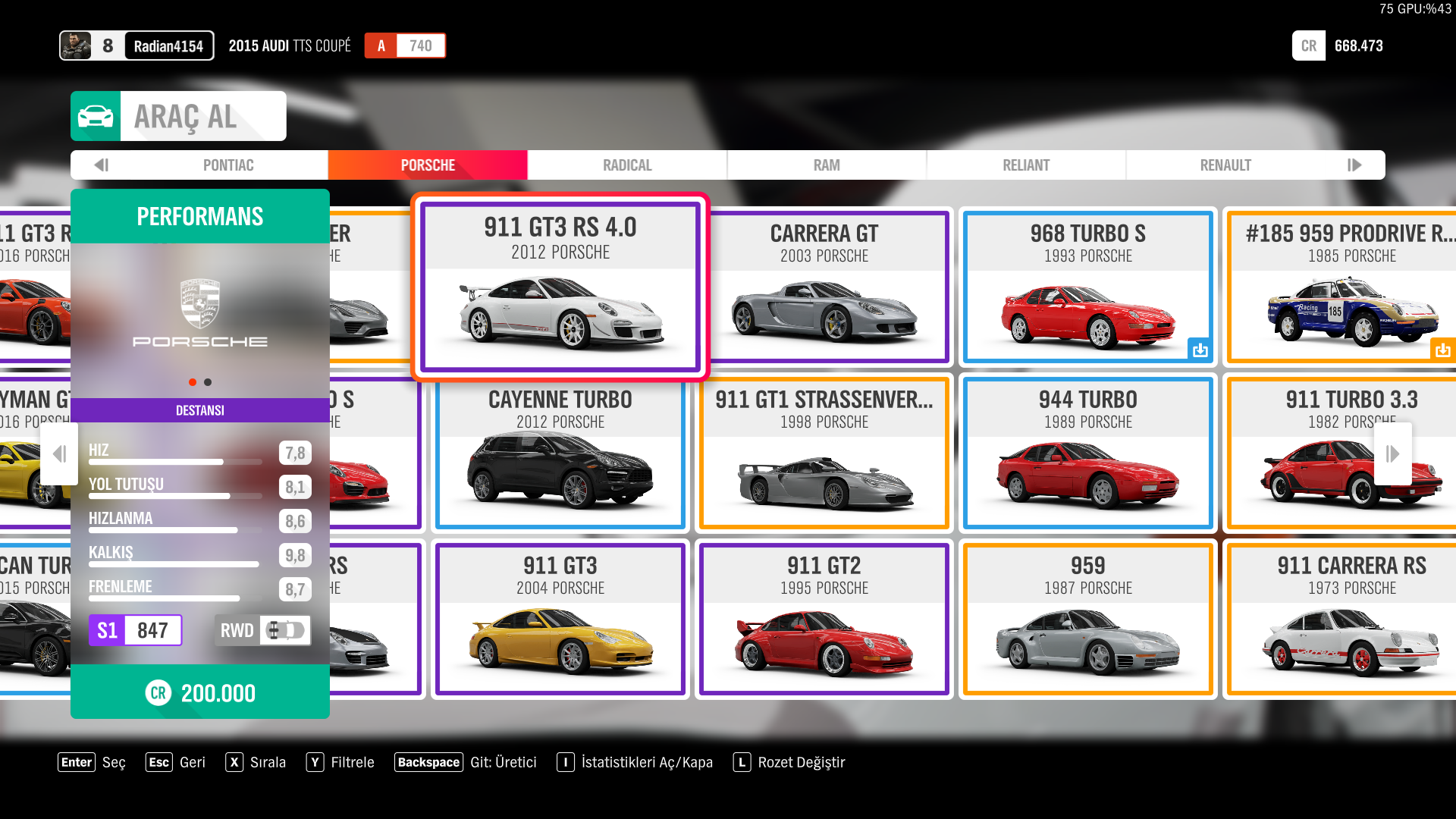Click the previous manufacturer arrow
Image resolution: width=1456 pixels, height=819 pixels.
(102, 165)
